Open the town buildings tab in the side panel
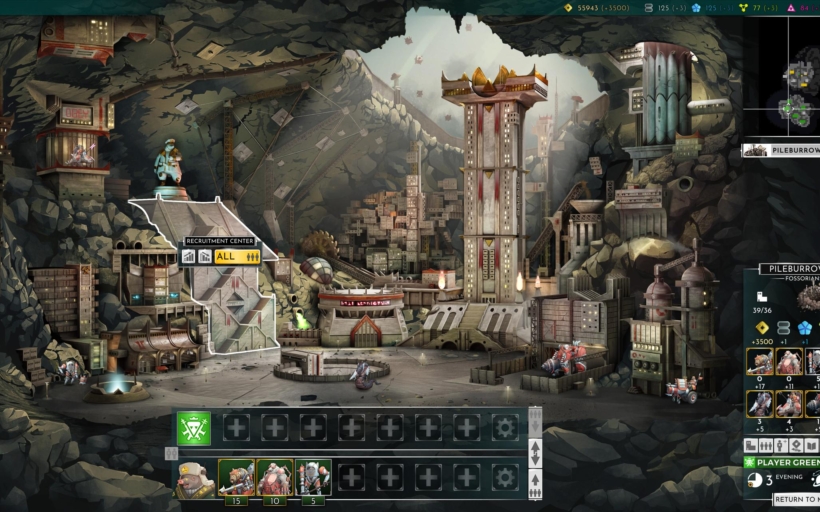The height and width of the screenshot is (512, 820). (751, 445)
